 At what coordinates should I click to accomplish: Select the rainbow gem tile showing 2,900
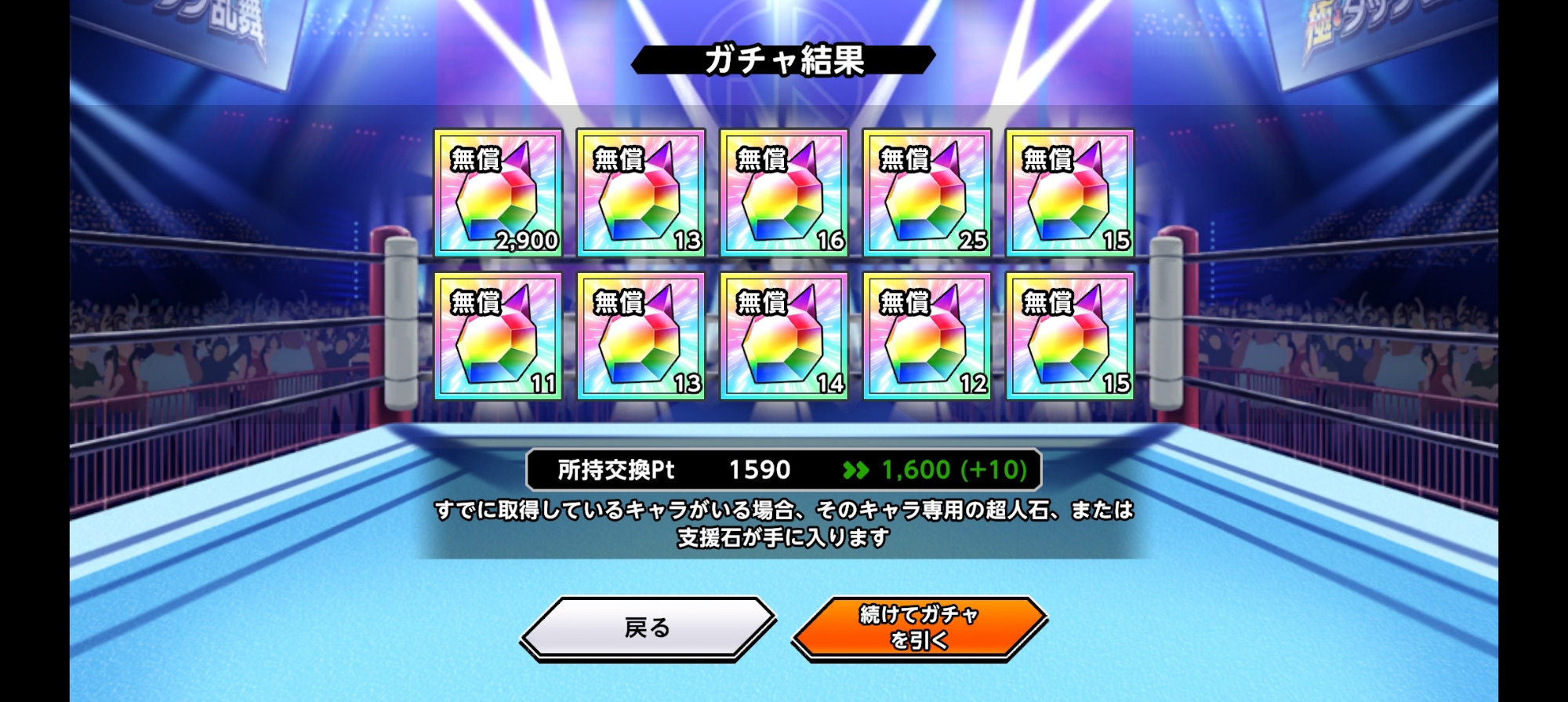coord(498,193)
